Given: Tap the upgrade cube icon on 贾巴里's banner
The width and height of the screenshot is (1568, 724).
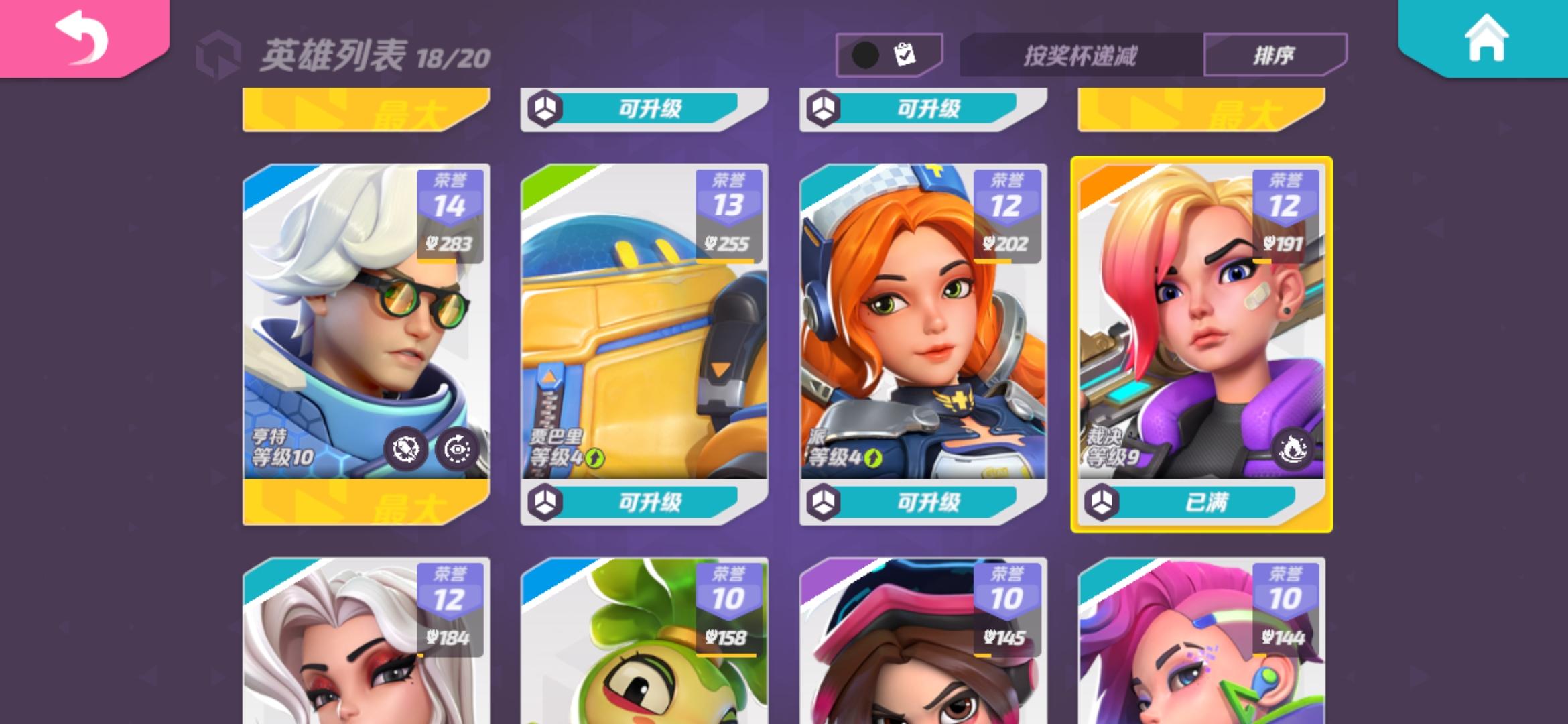Looking at the screenshot, I should (x=545, y=503).
